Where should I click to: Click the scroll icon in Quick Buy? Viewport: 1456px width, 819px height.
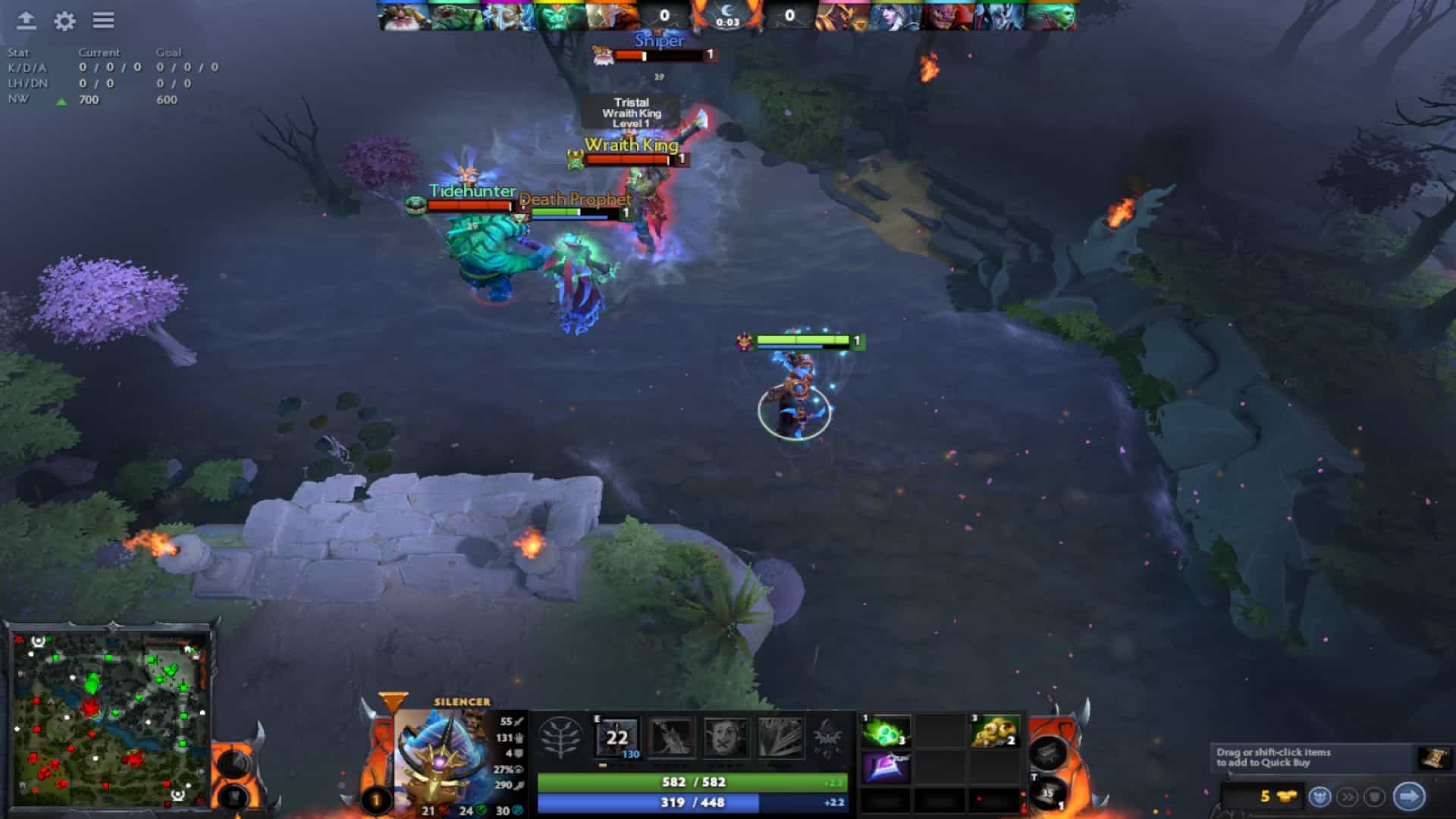1433,758
